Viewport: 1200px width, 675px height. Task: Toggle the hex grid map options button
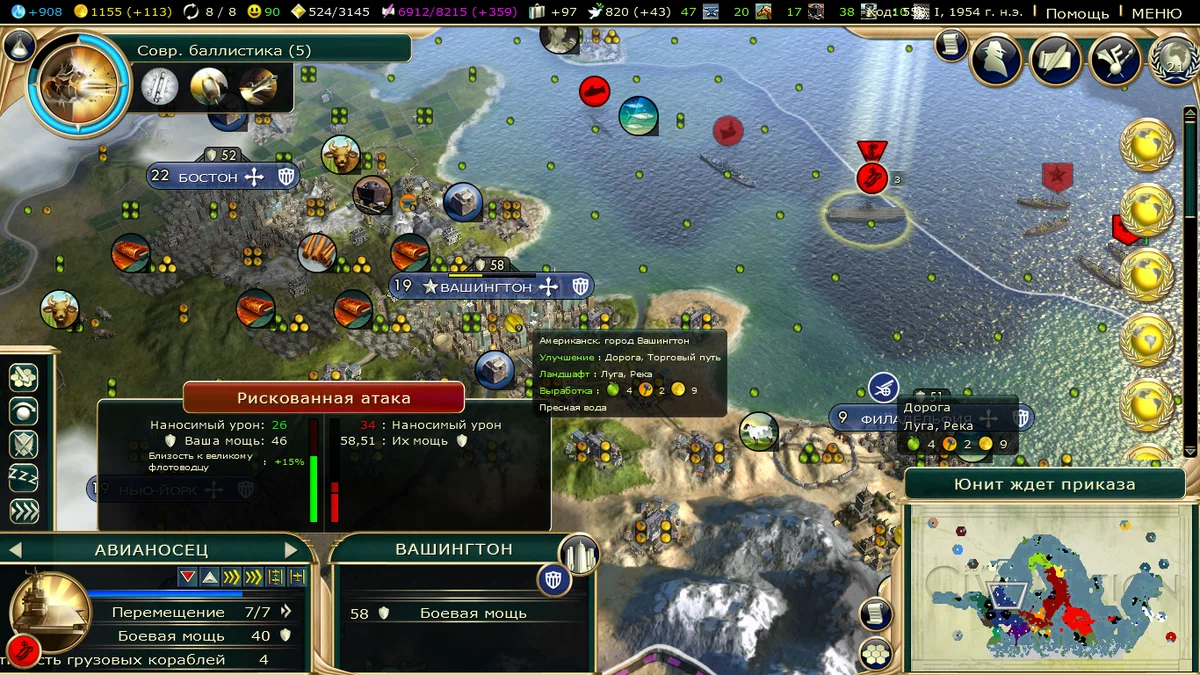[876, 653]
